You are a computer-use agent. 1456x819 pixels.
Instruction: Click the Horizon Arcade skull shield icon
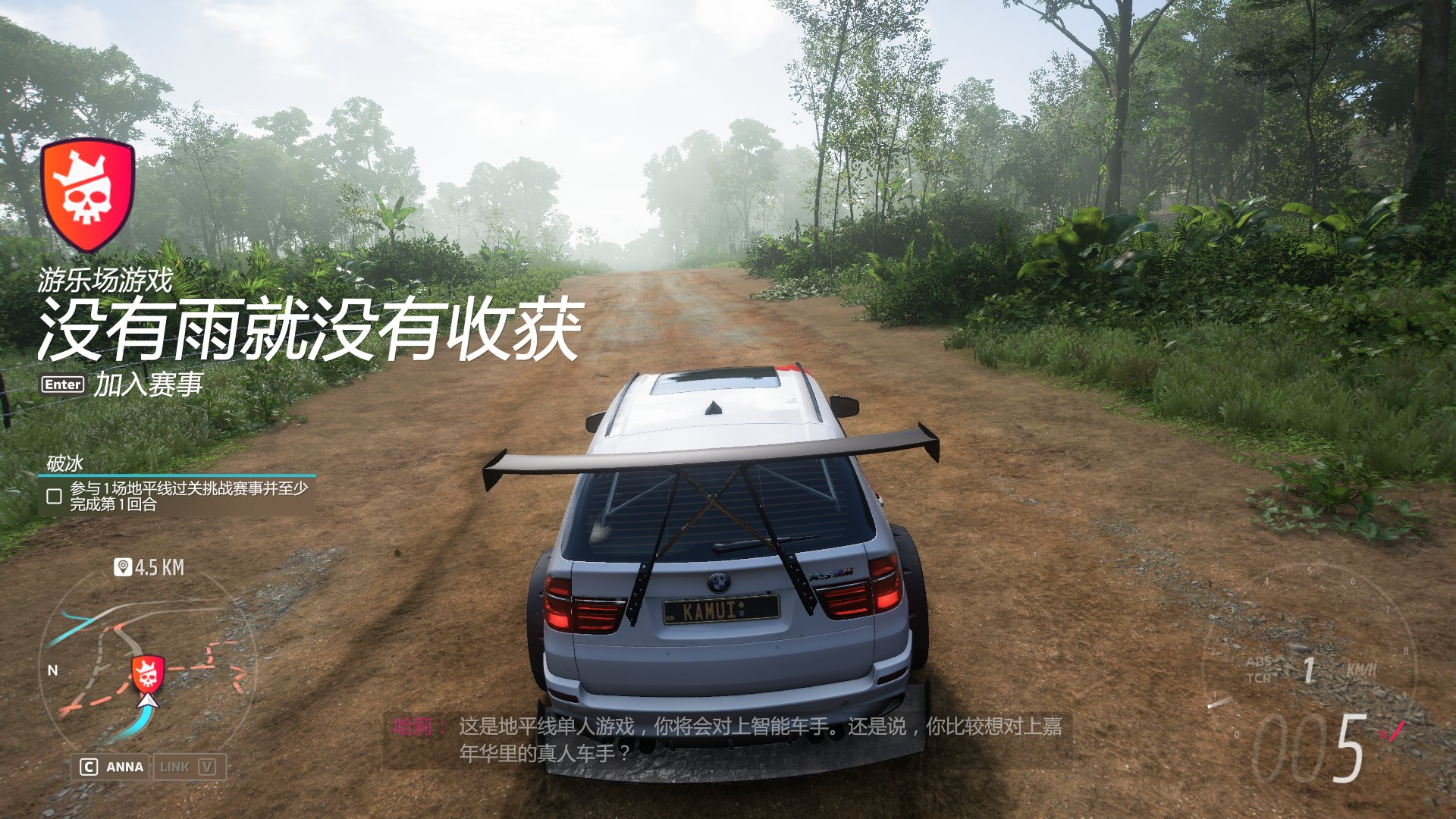tap(89, 190)
